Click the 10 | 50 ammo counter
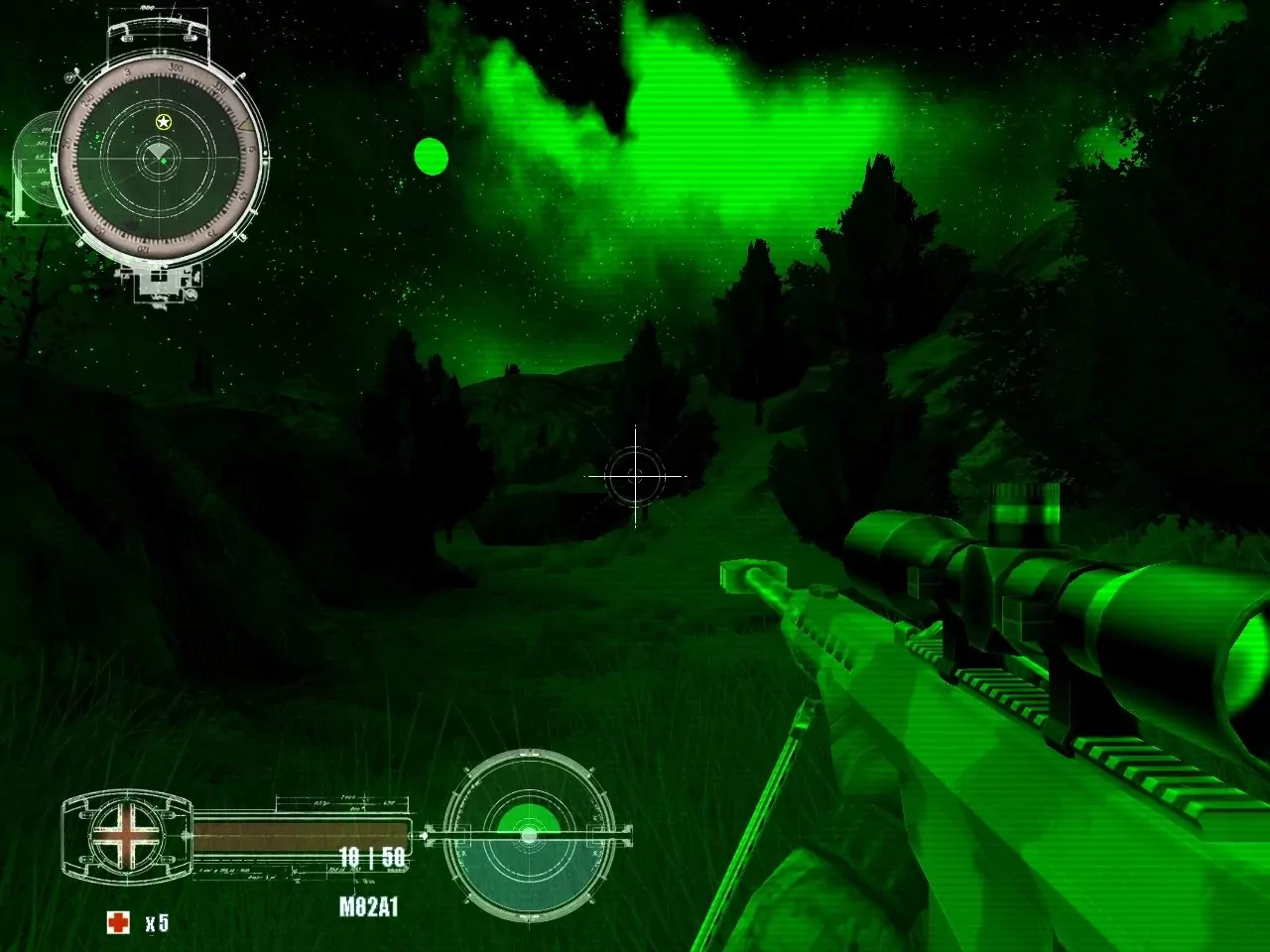This screenshot has height=952, width=1270. pyautogui.click(x=372, y=859)
